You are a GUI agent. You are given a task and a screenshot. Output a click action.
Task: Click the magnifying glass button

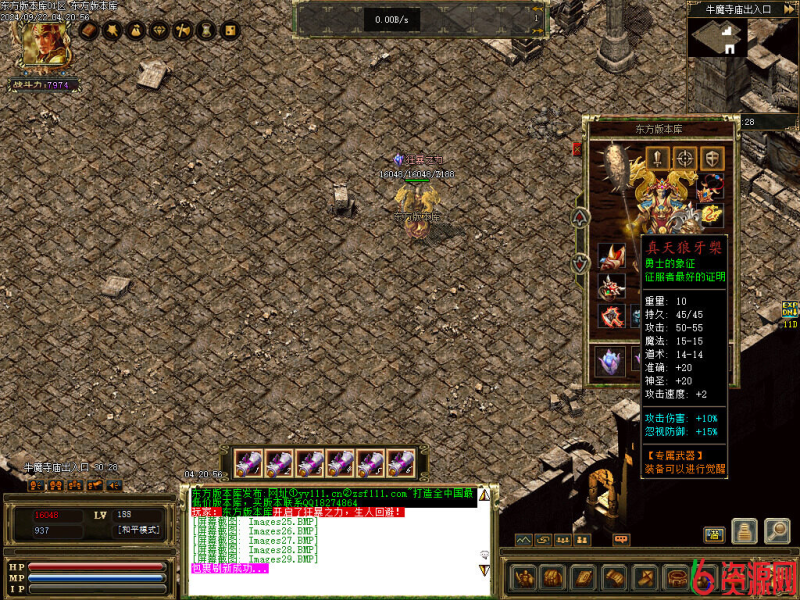(x=777, y=532)
